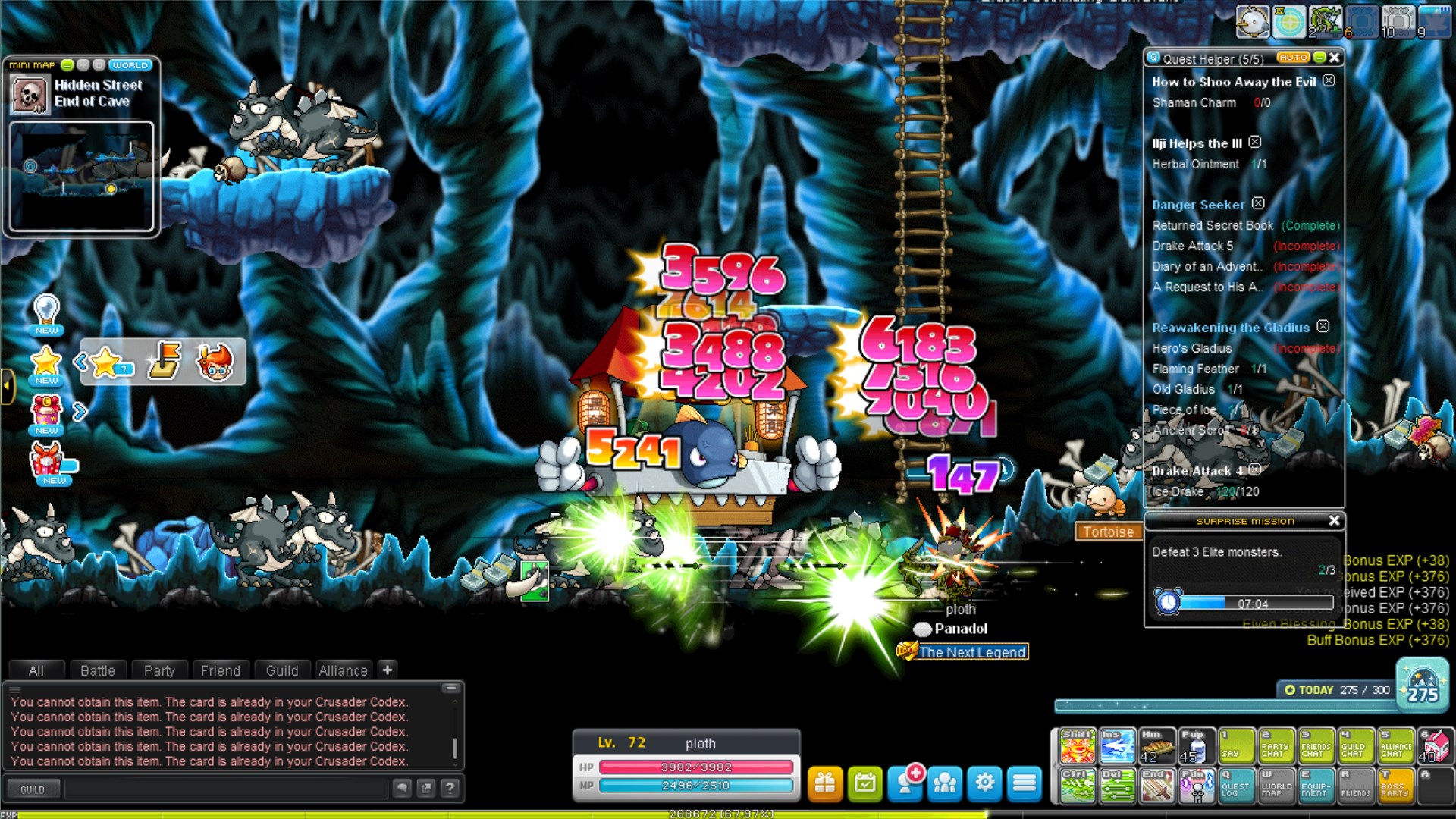
Task: Select the Guild chat tab
Action: 282,670
